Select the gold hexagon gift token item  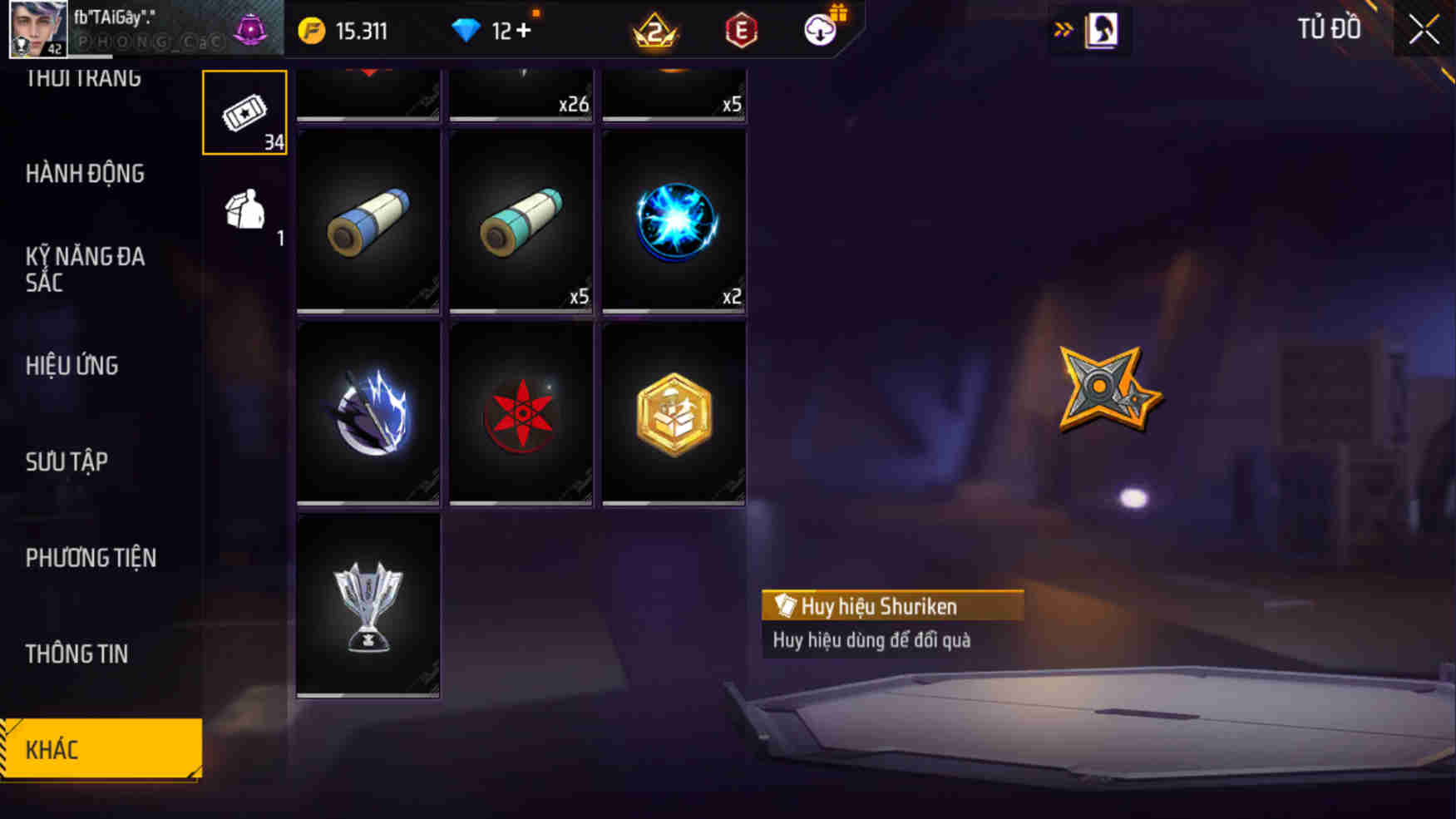(x=674, y=413)
